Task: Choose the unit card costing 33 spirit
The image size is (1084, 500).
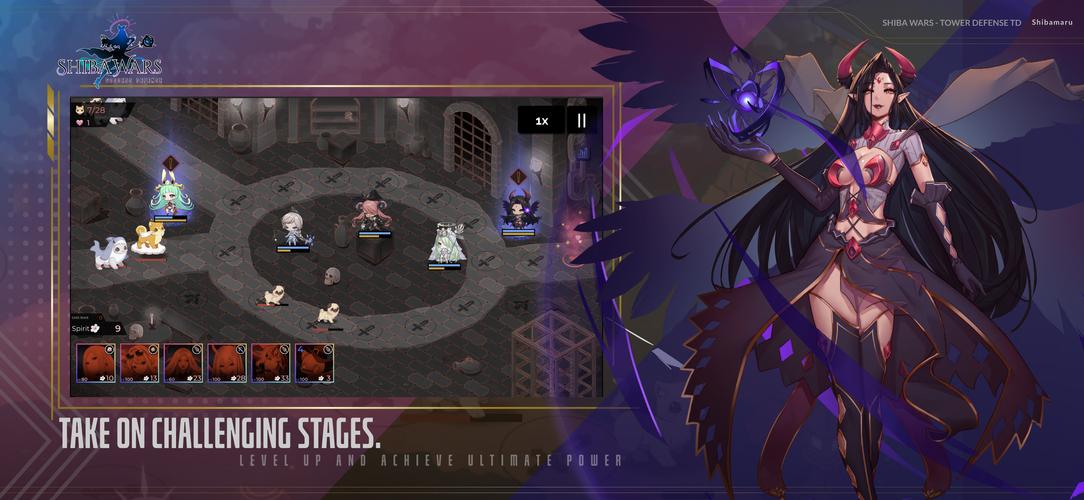Action: (271, 363)
